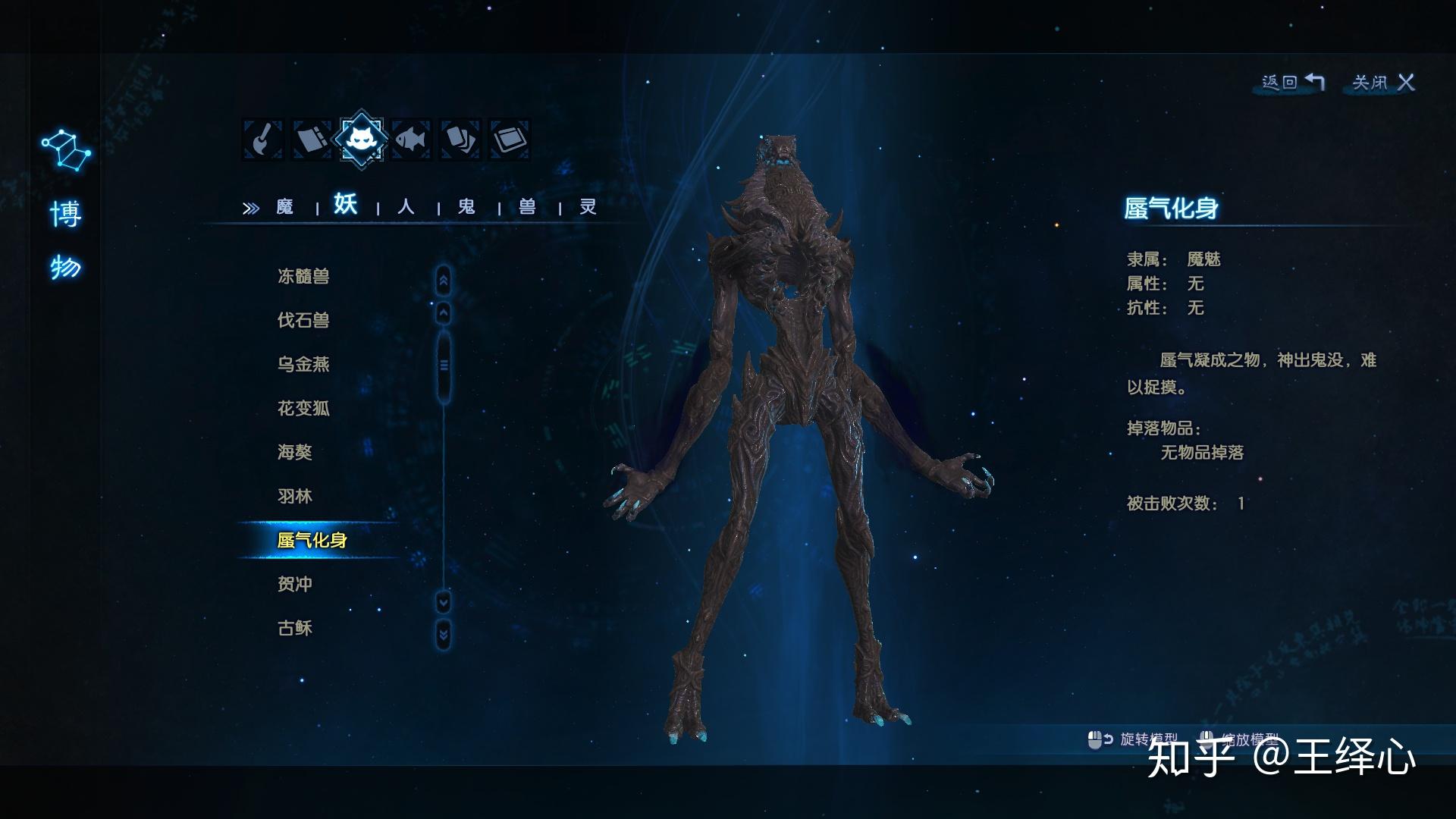Screen dimensions: 1456x819
Task: Click the double-arrow jump-to-bottom scroll button
Action: [444, 634]
